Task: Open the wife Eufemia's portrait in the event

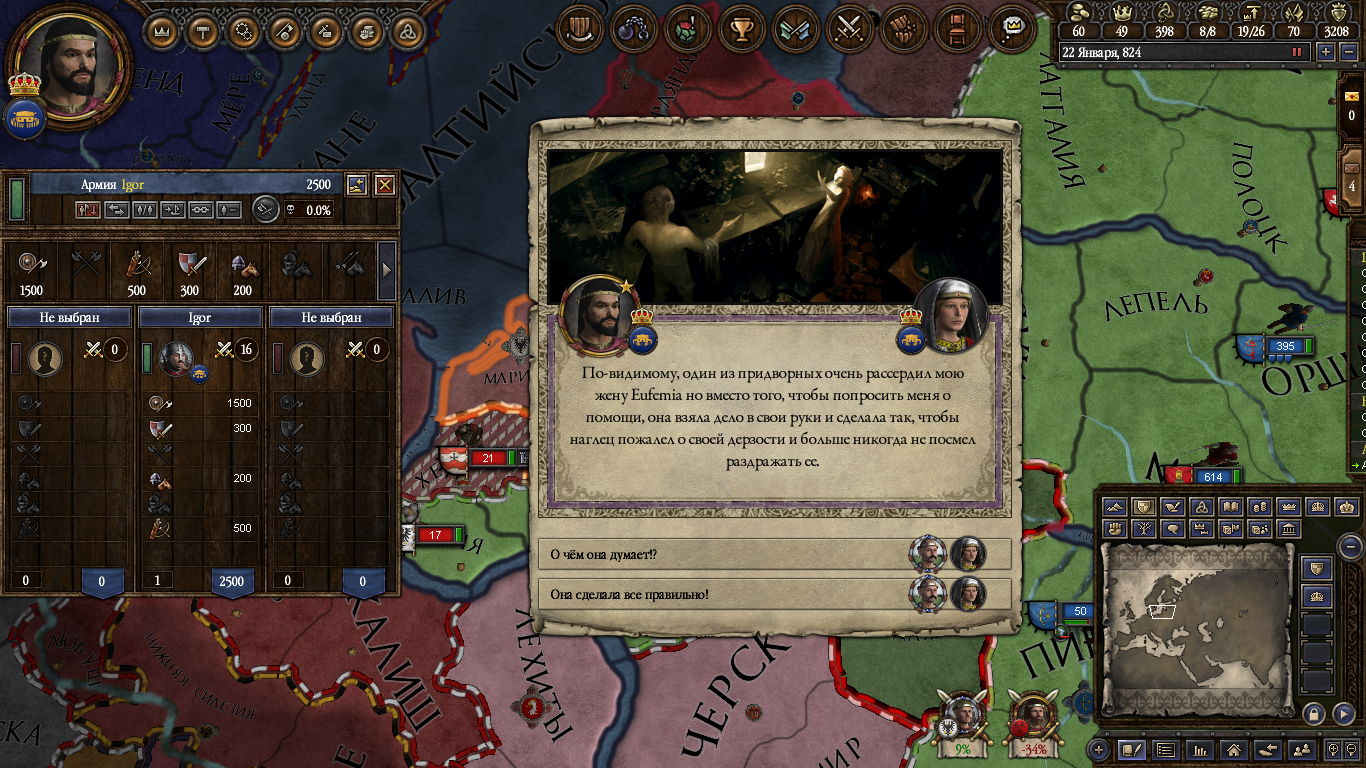Action: 950,315
